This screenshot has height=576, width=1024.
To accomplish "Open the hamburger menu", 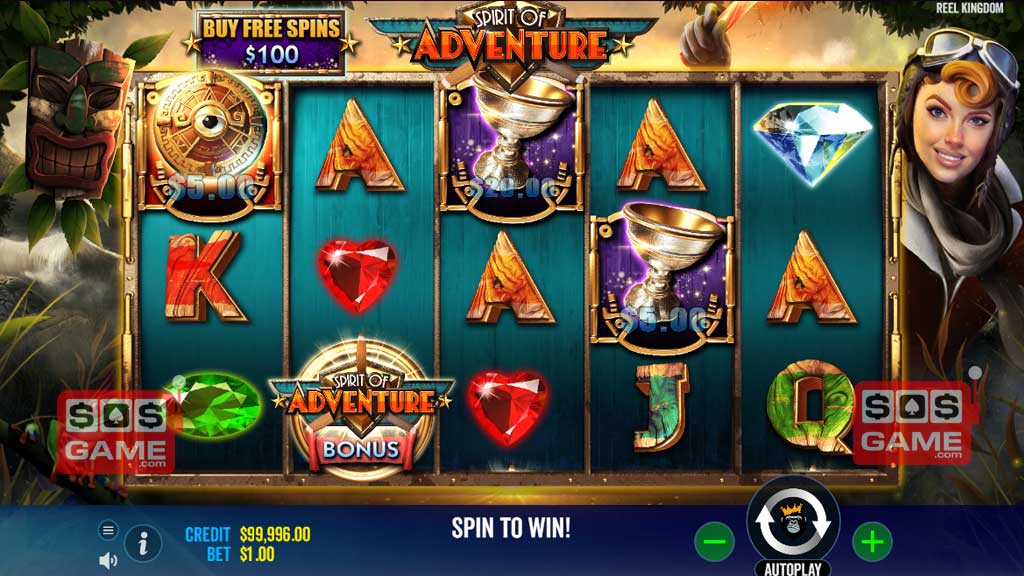I will (x=109, y=530).
